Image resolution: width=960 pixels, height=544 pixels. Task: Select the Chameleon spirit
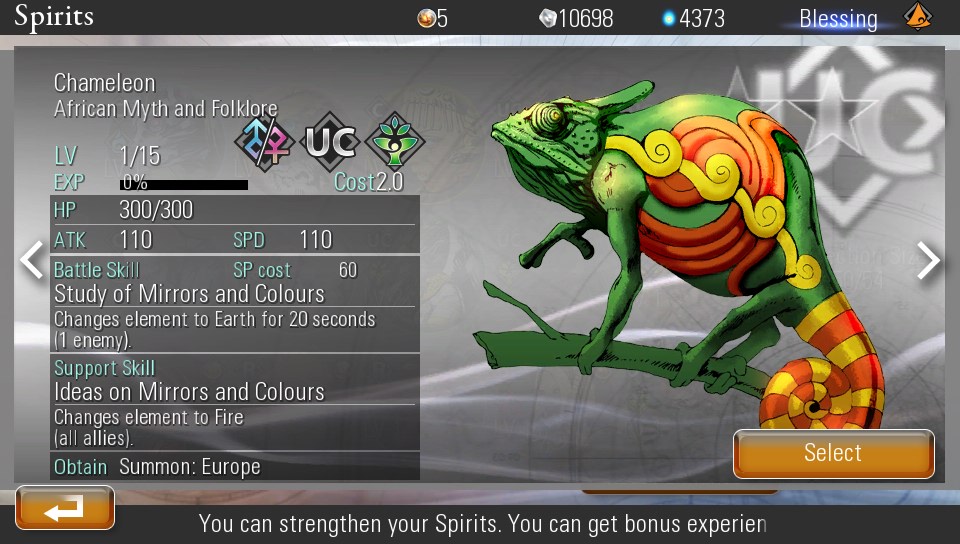click(833, 454)
